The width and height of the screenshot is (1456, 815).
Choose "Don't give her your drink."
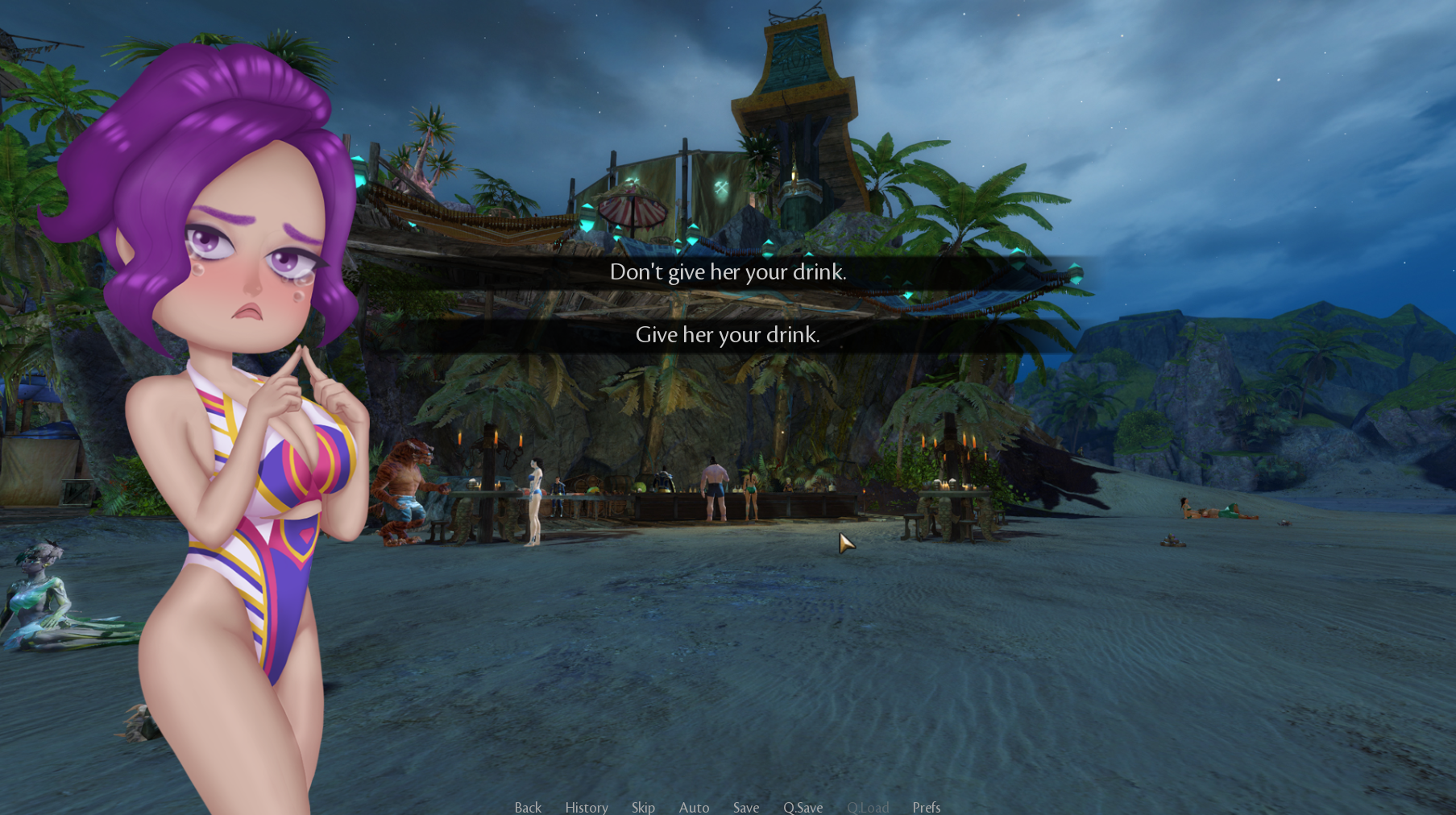[728, 272]
